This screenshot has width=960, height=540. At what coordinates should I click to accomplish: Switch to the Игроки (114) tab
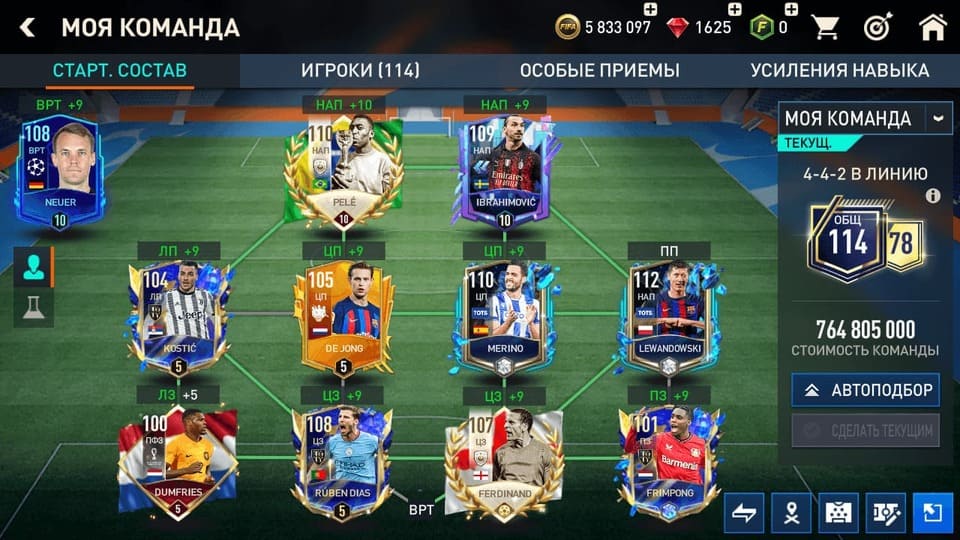(x=360, y=70)
